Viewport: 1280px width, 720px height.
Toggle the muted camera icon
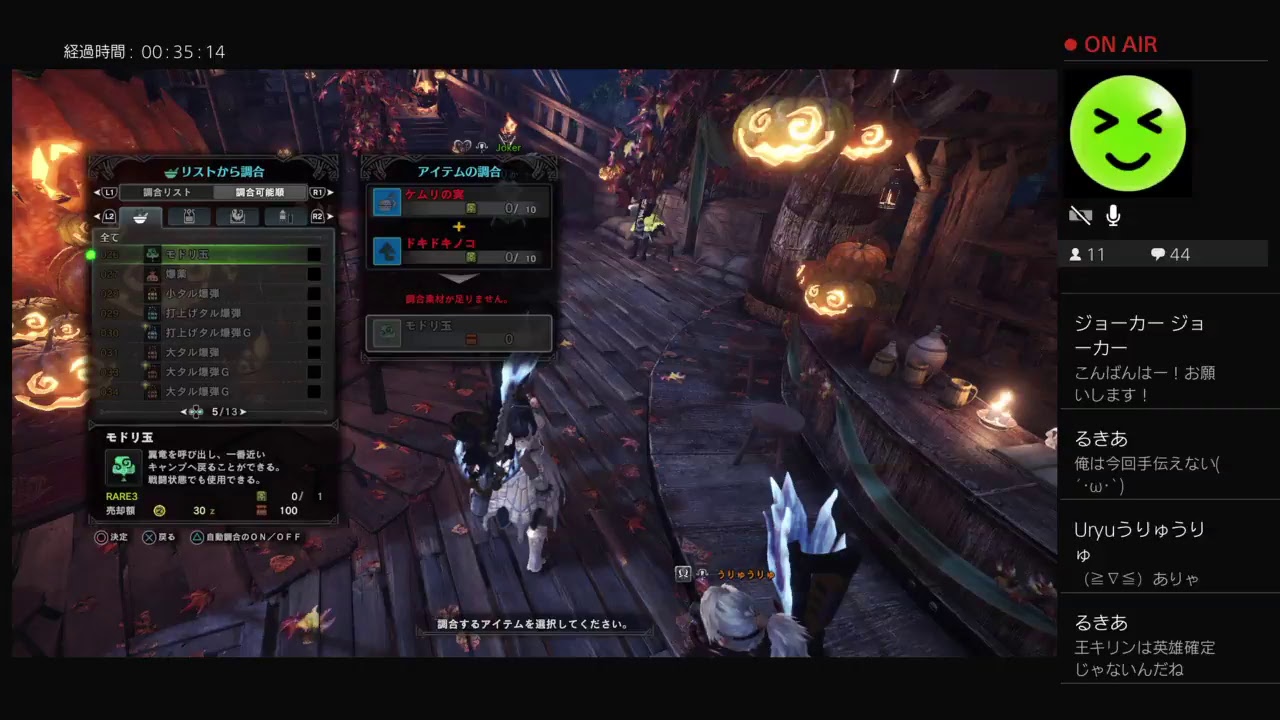1081,214
